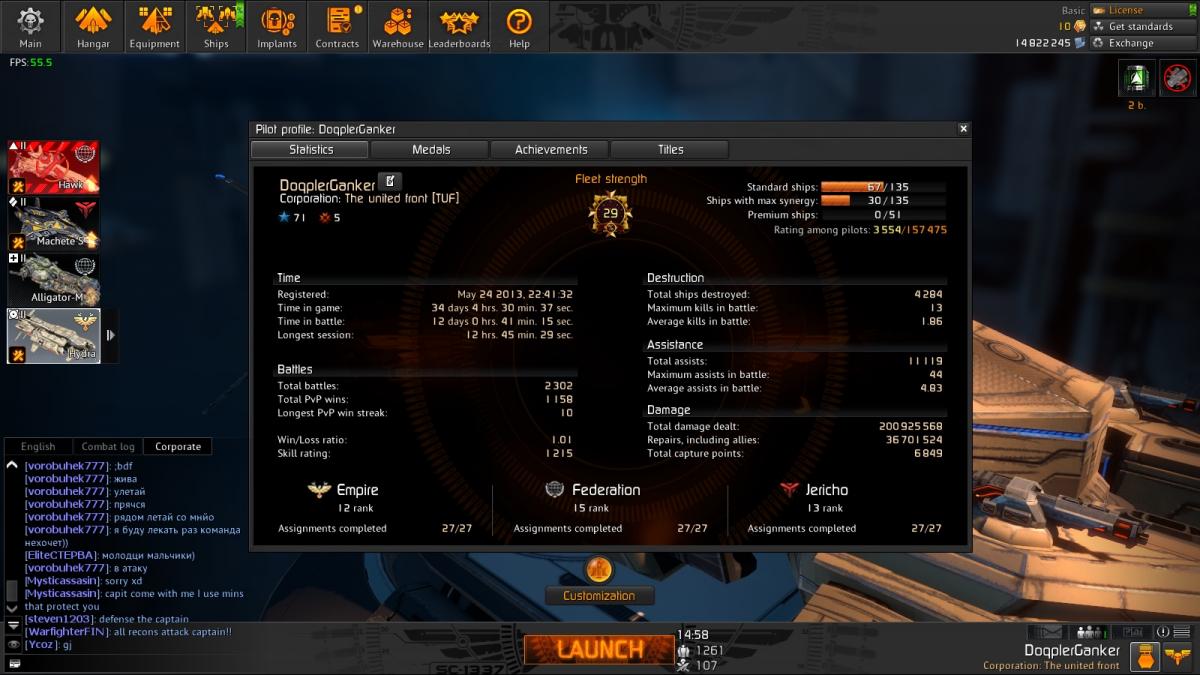Open ship Customization

(599, 595)
